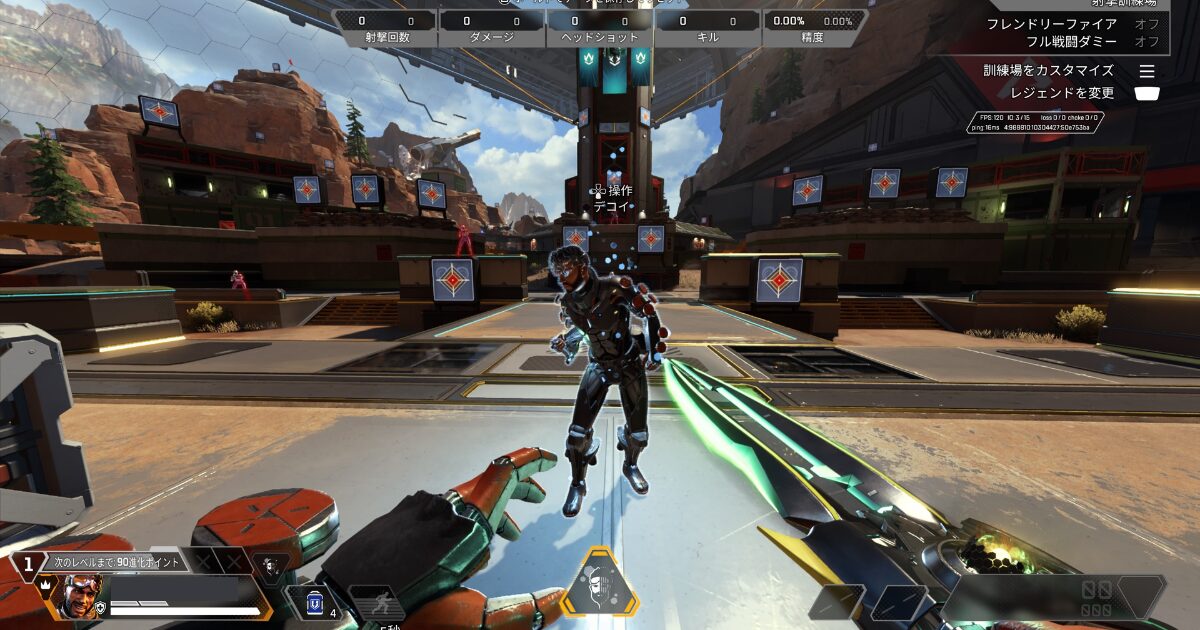The image size is (1200, 630).
Task: Click the running-figure tactical ability icon
Action: [375, 604]
